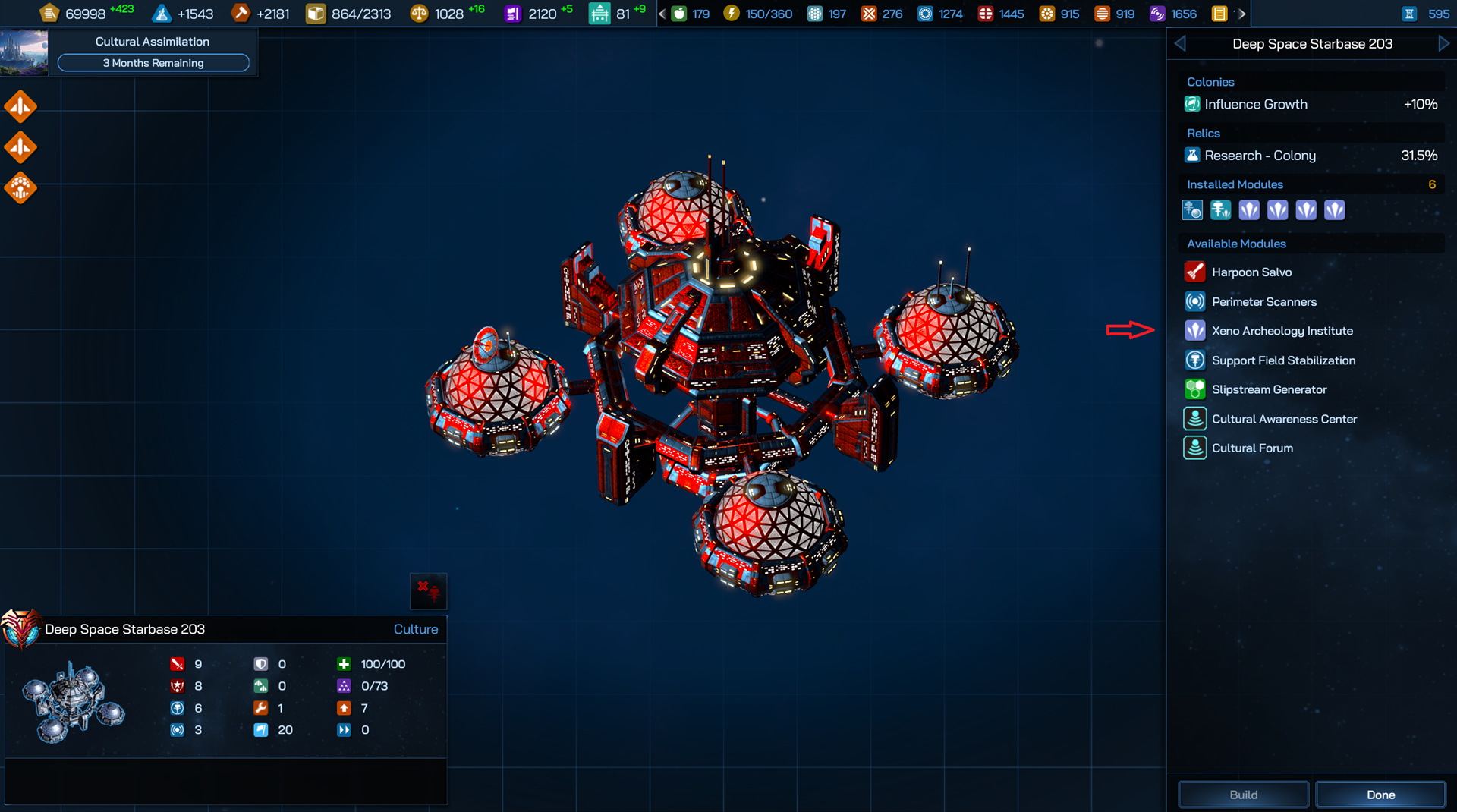Click the Influence Growth colony bonus row
Image resolution: width=1457 pixels, height=812 pixels.
click(x=1311, y=104)
